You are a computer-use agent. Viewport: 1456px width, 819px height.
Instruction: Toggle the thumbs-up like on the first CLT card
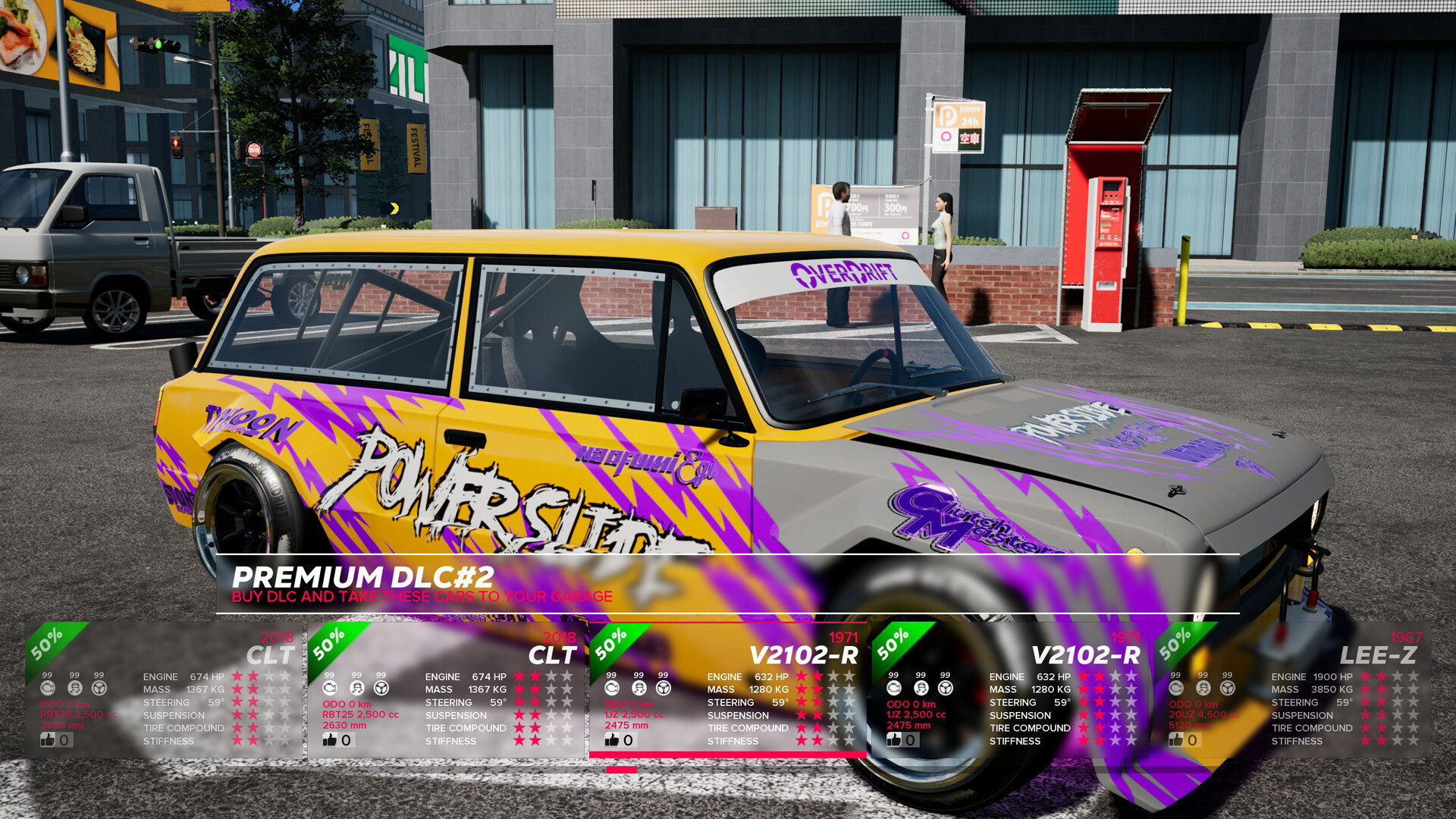(x=48, y=740)
